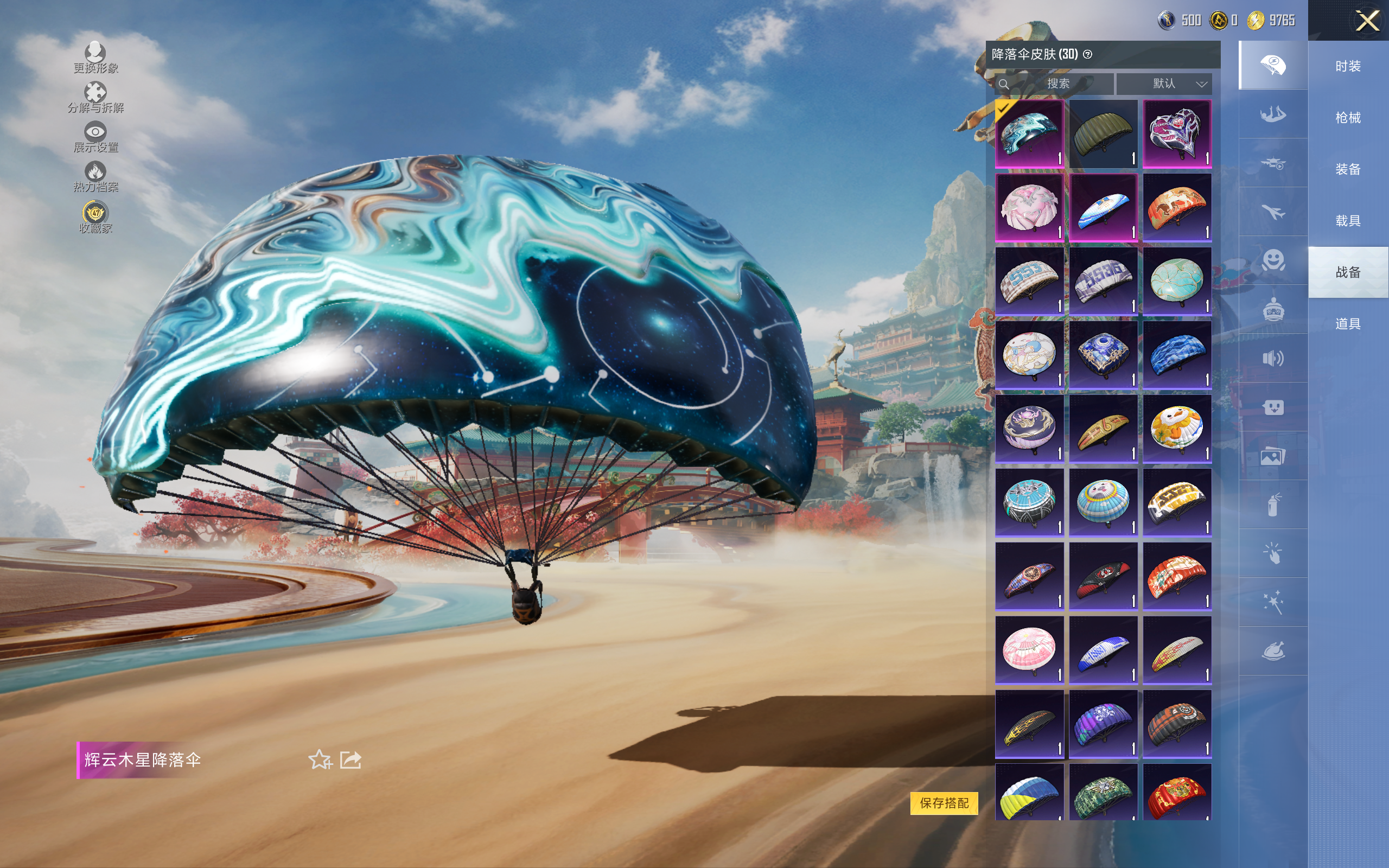Image resolution: width=1389 pixels, height=868 pixels.
Task: Open 展示设置 display settings
Action: (x=95, y=137)
